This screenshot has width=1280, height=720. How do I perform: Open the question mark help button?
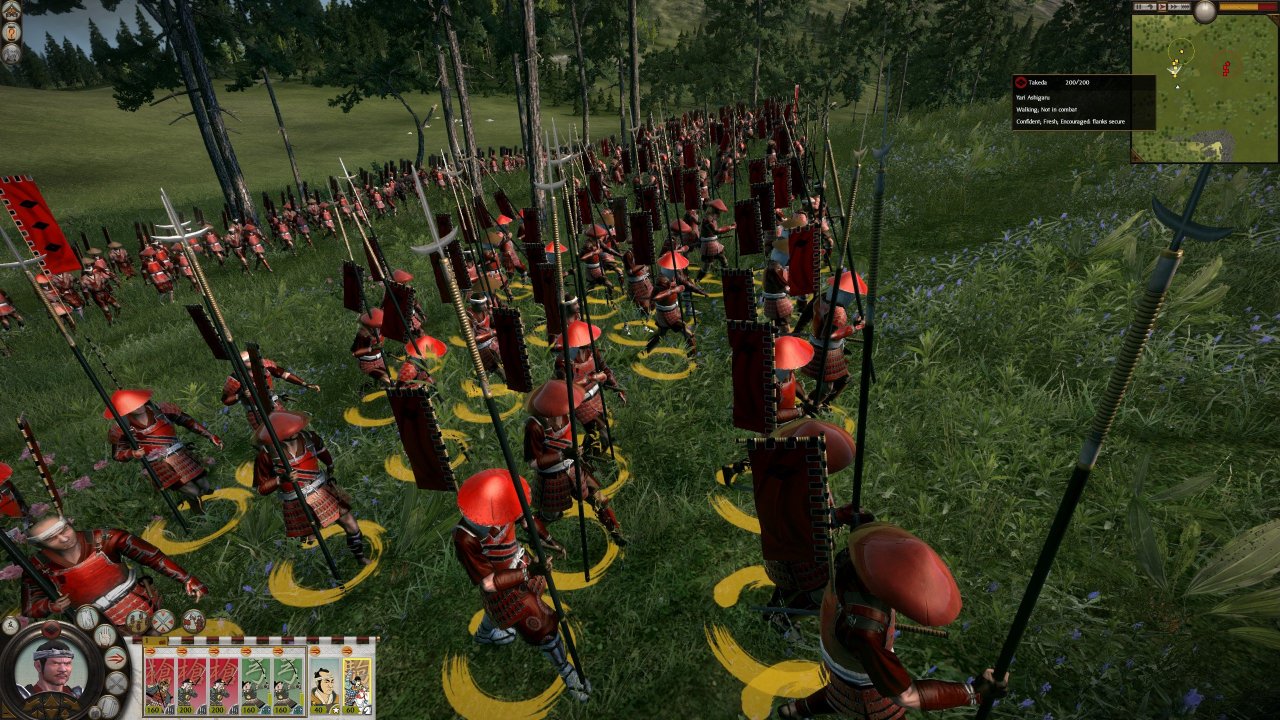click(11, 32)
